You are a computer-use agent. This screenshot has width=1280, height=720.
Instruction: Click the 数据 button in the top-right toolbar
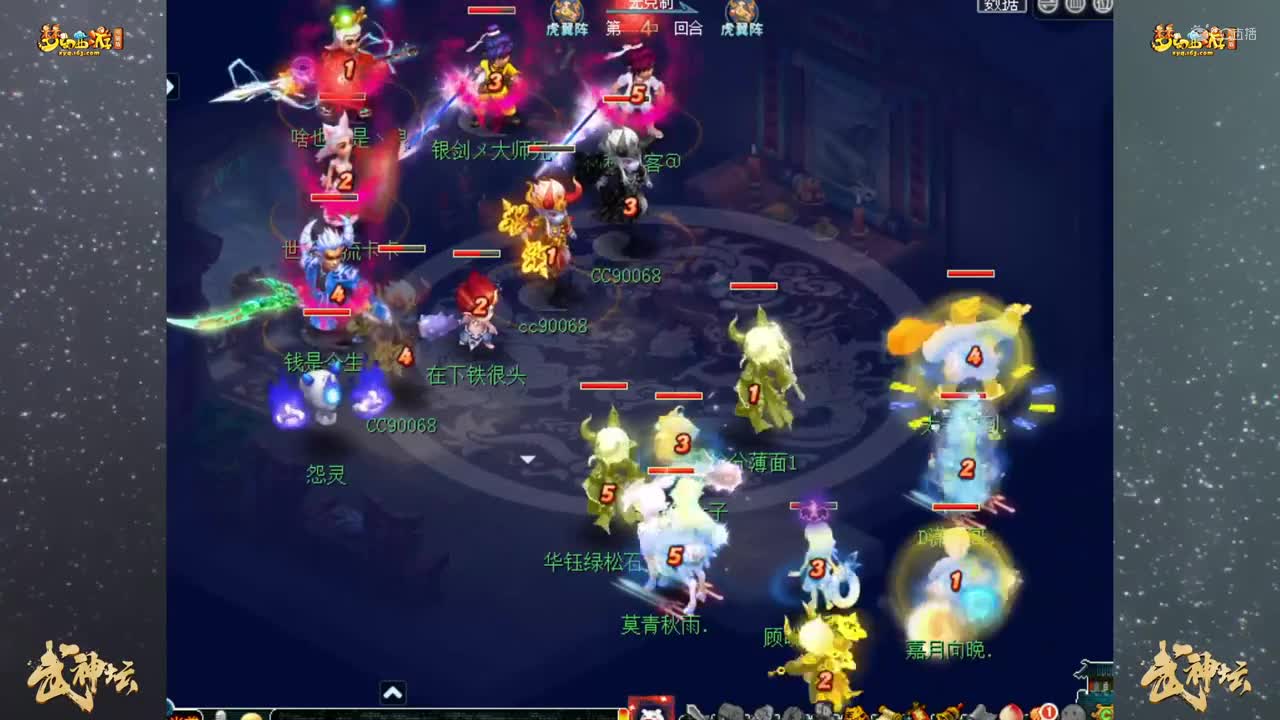[1001, 6]
